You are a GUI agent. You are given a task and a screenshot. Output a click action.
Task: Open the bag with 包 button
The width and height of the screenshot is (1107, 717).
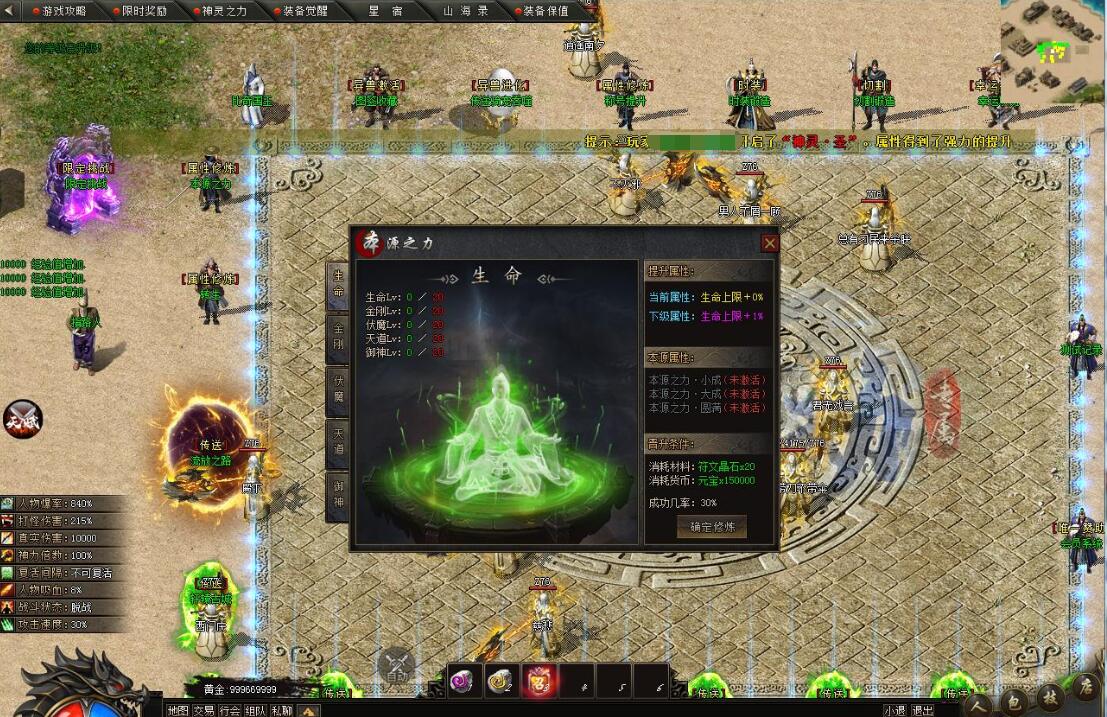[1013, 700]
